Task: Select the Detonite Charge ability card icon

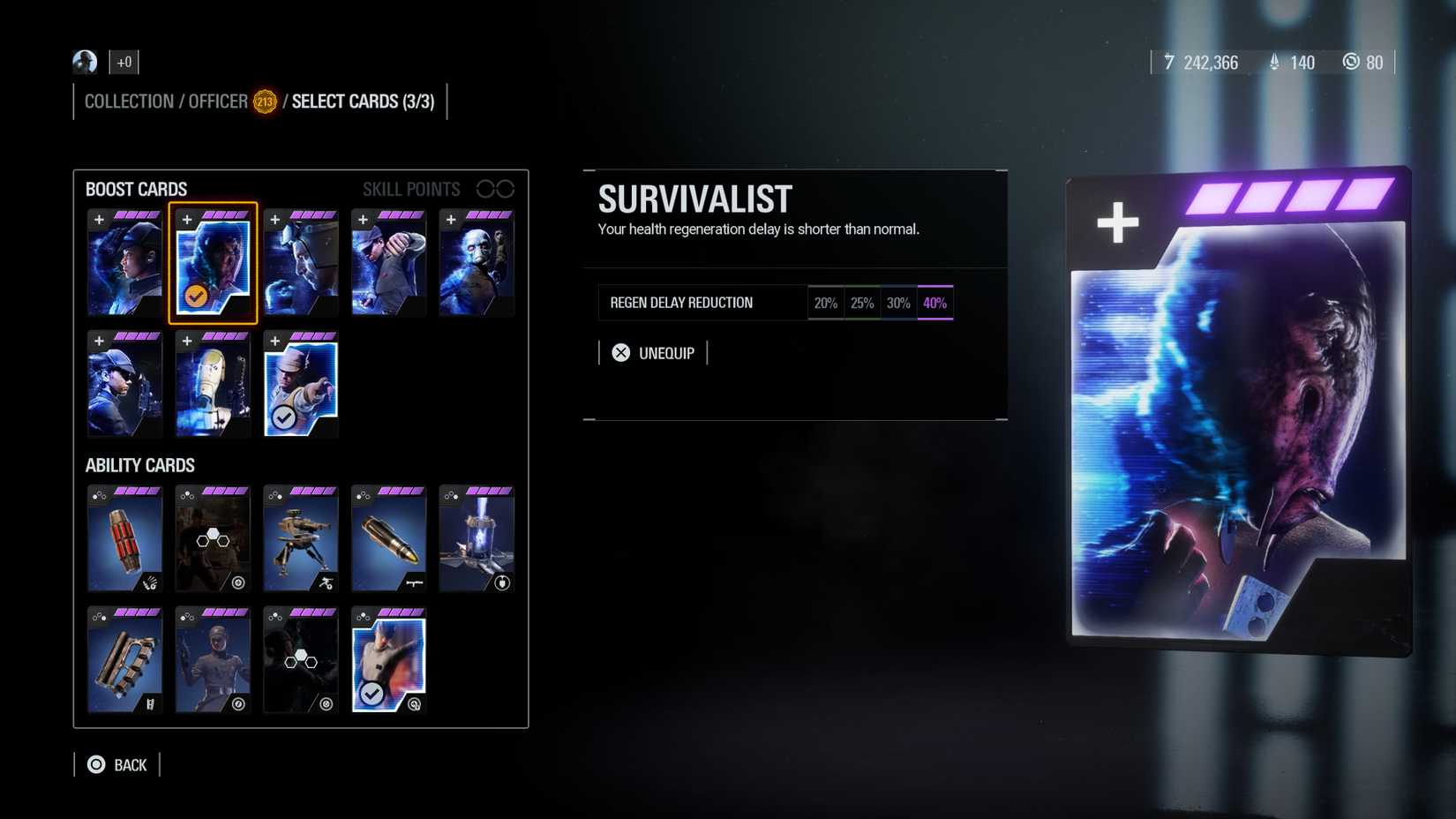Action: [124, 539]
